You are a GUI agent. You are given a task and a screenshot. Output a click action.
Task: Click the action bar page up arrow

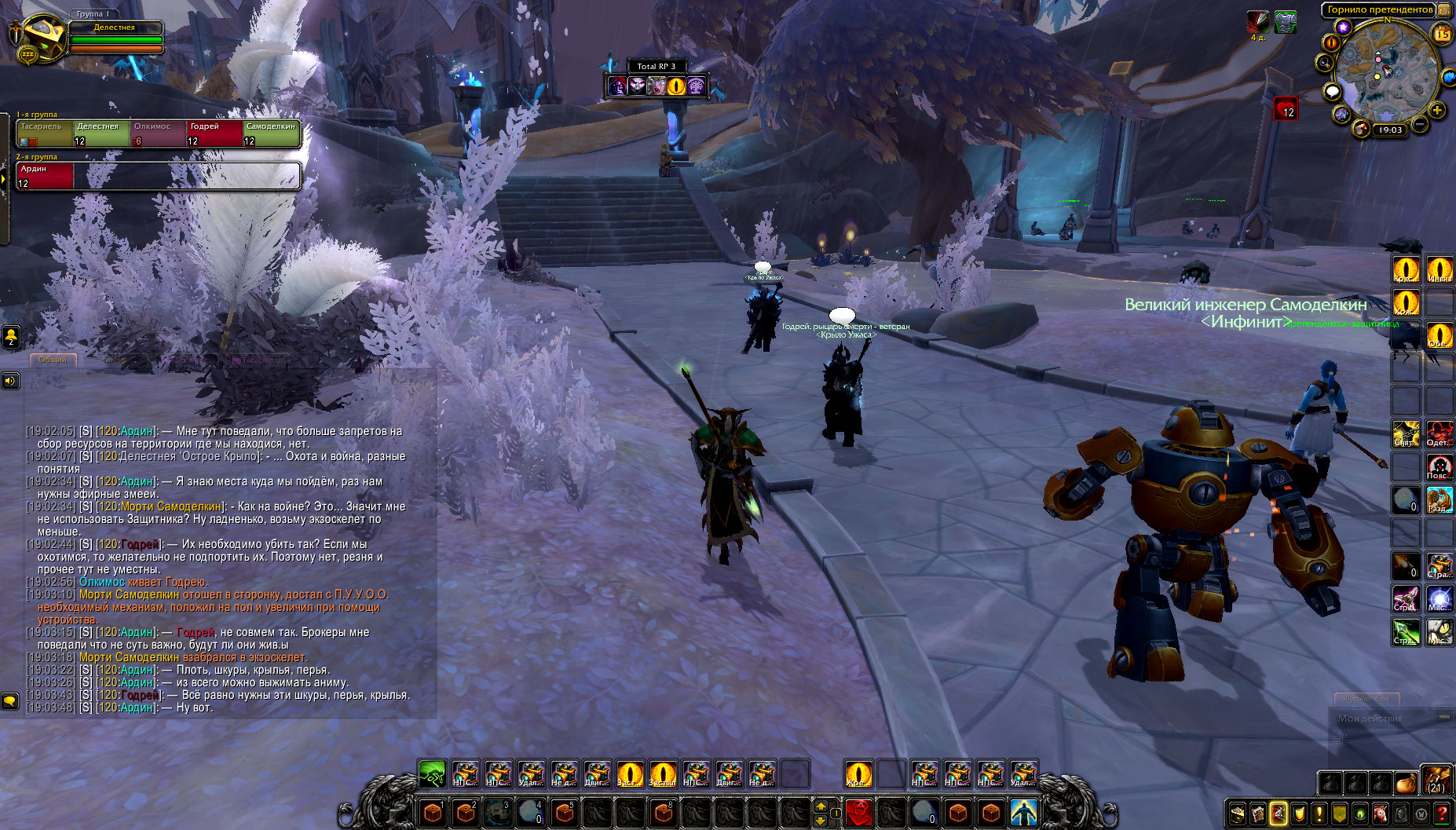(821, 806)
